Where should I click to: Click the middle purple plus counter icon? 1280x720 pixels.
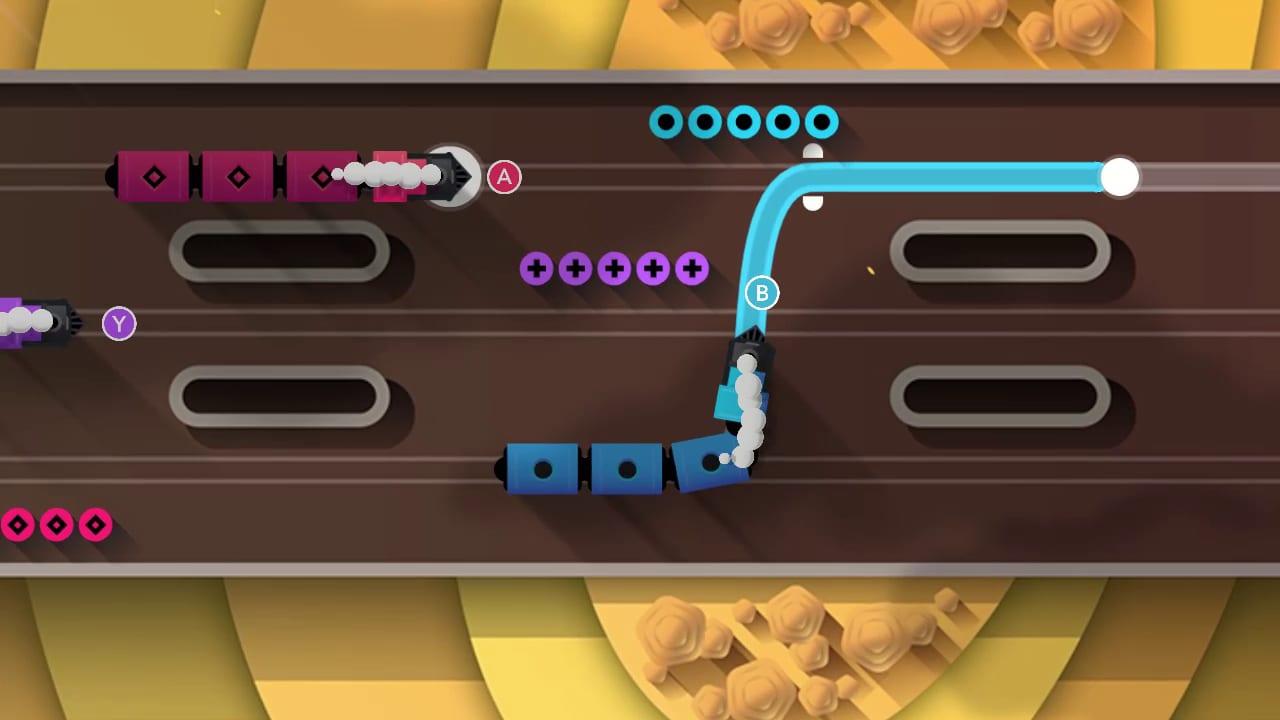click(x=613, y=268)
